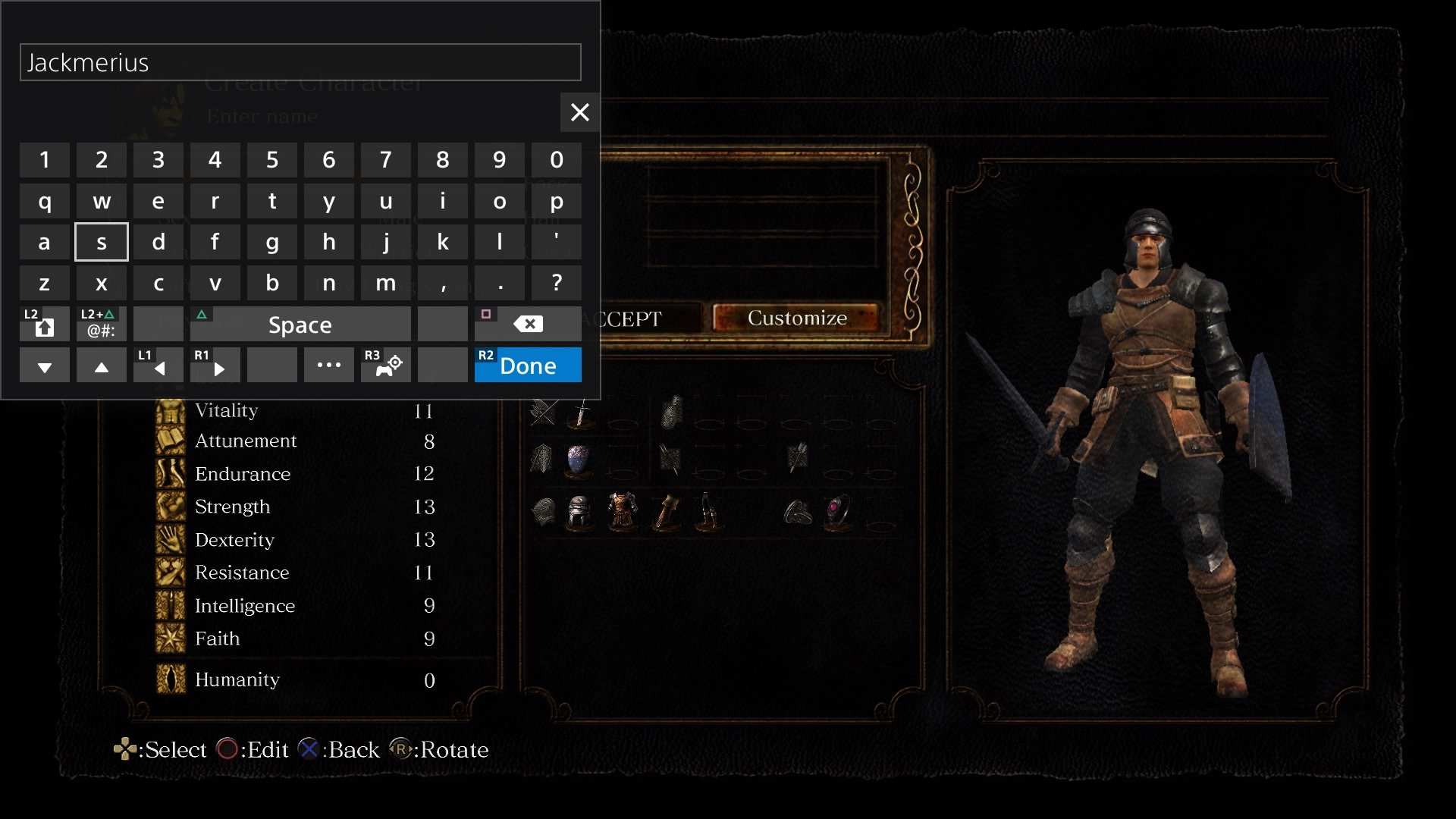Tap the letter q key
Image resolution: width=1456 pixels, height=819 pixels.
(x=45, y=201)
